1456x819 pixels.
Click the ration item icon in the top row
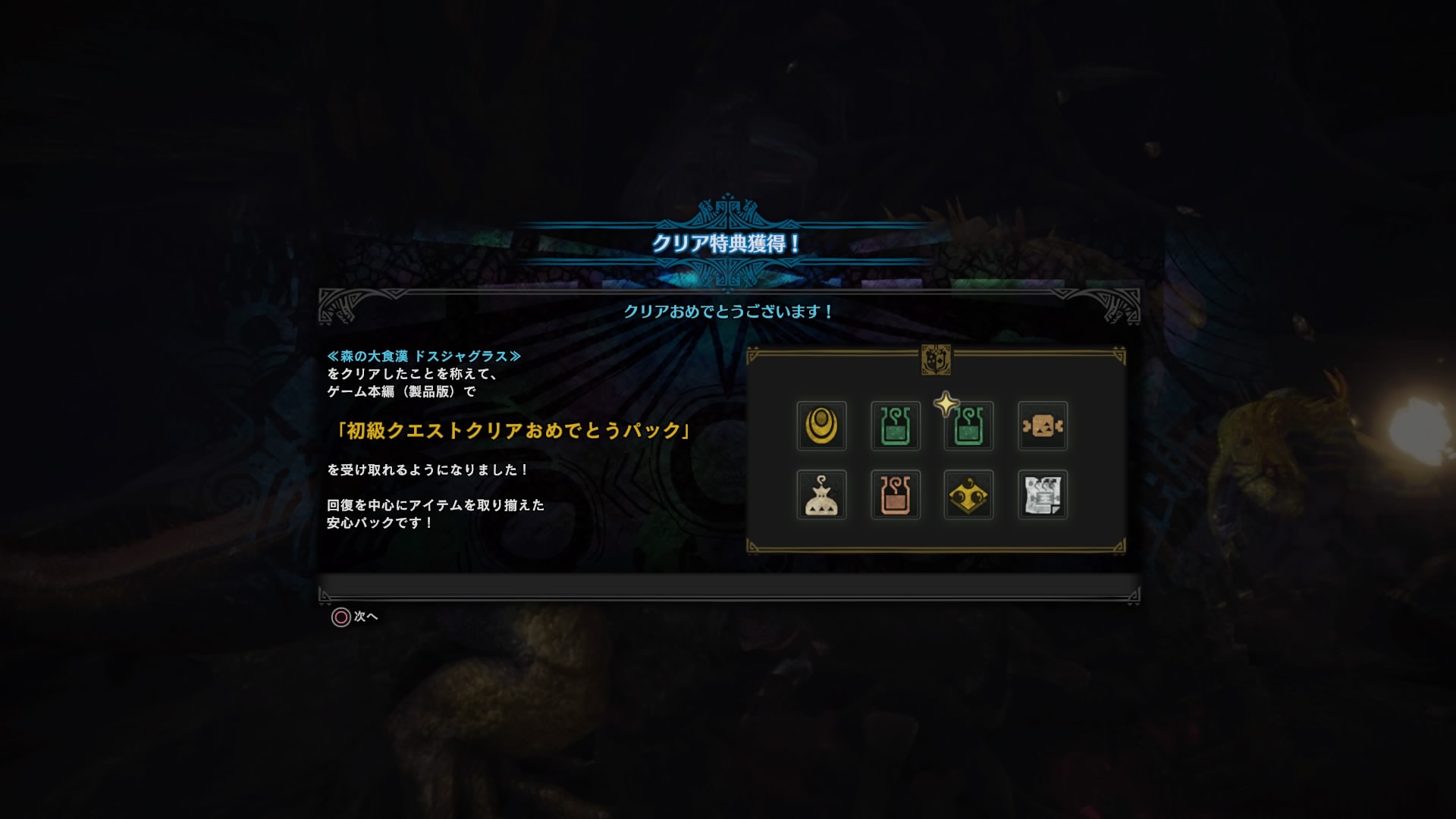click(1042, 426)
